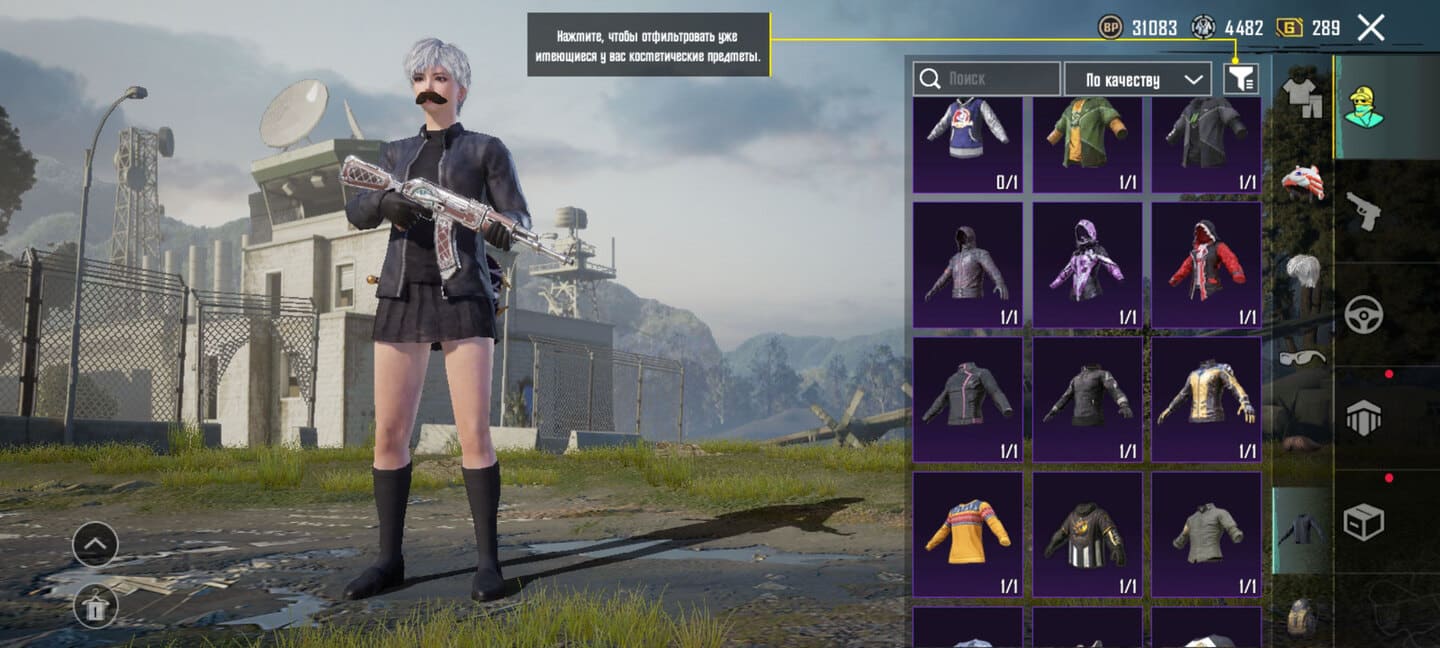Choose the sunglasses eyewear category
This screenshot has height=648, width=1440.
tap(1302, 357)
